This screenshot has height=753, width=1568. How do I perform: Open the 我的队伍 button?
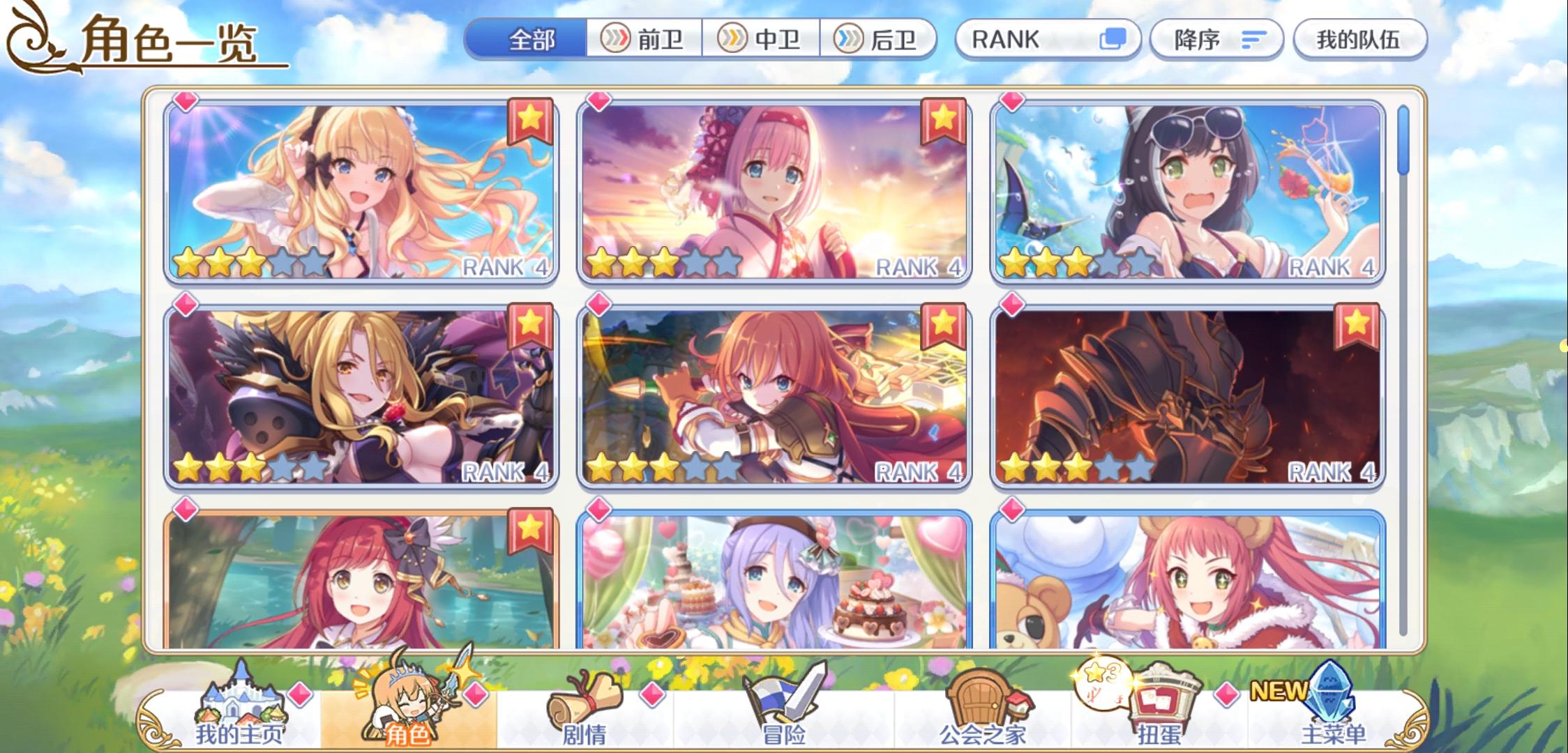(1359, 40)
